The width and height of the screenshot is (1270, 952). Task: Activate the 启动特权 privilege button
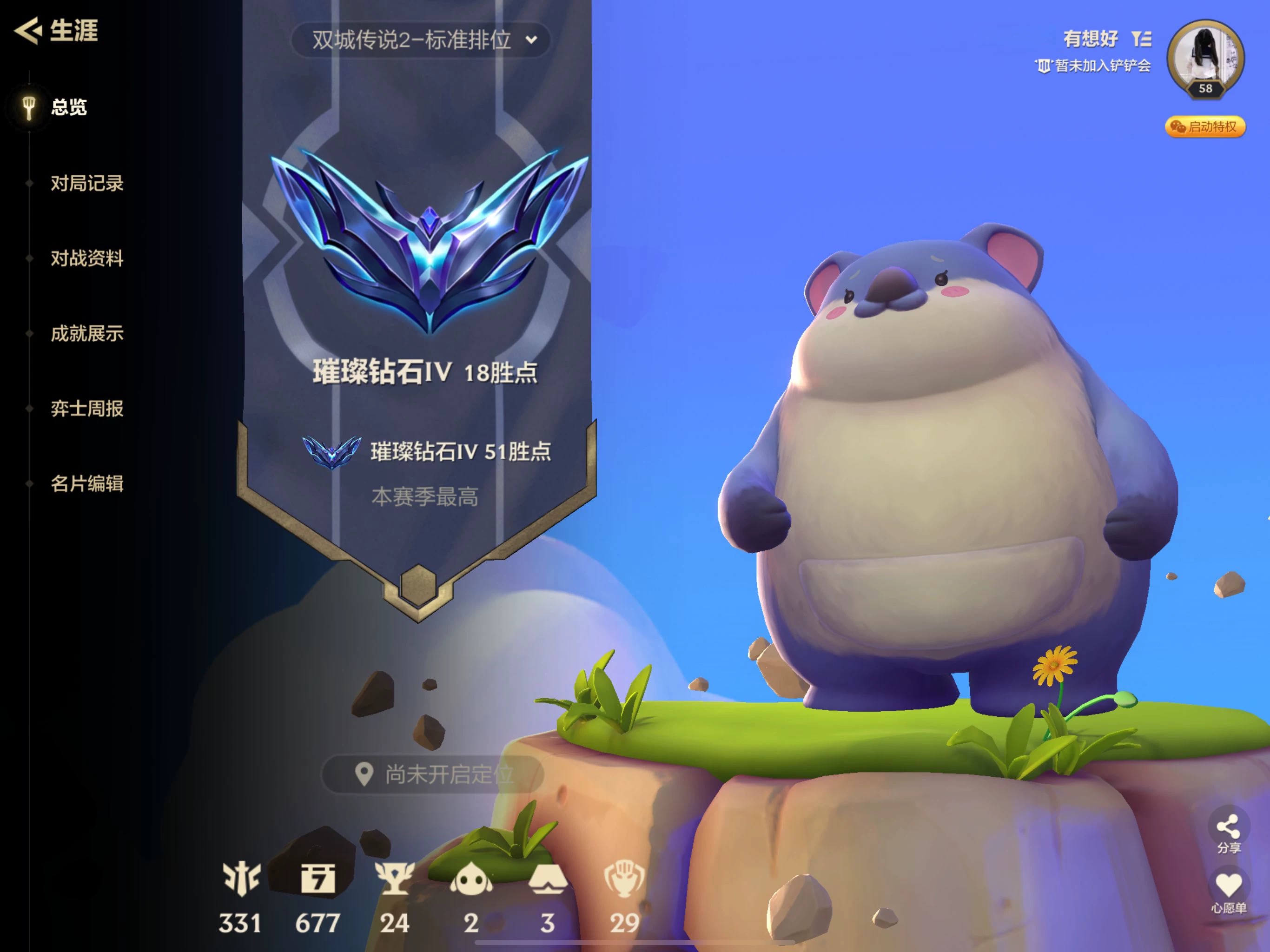click(1204, 127)
